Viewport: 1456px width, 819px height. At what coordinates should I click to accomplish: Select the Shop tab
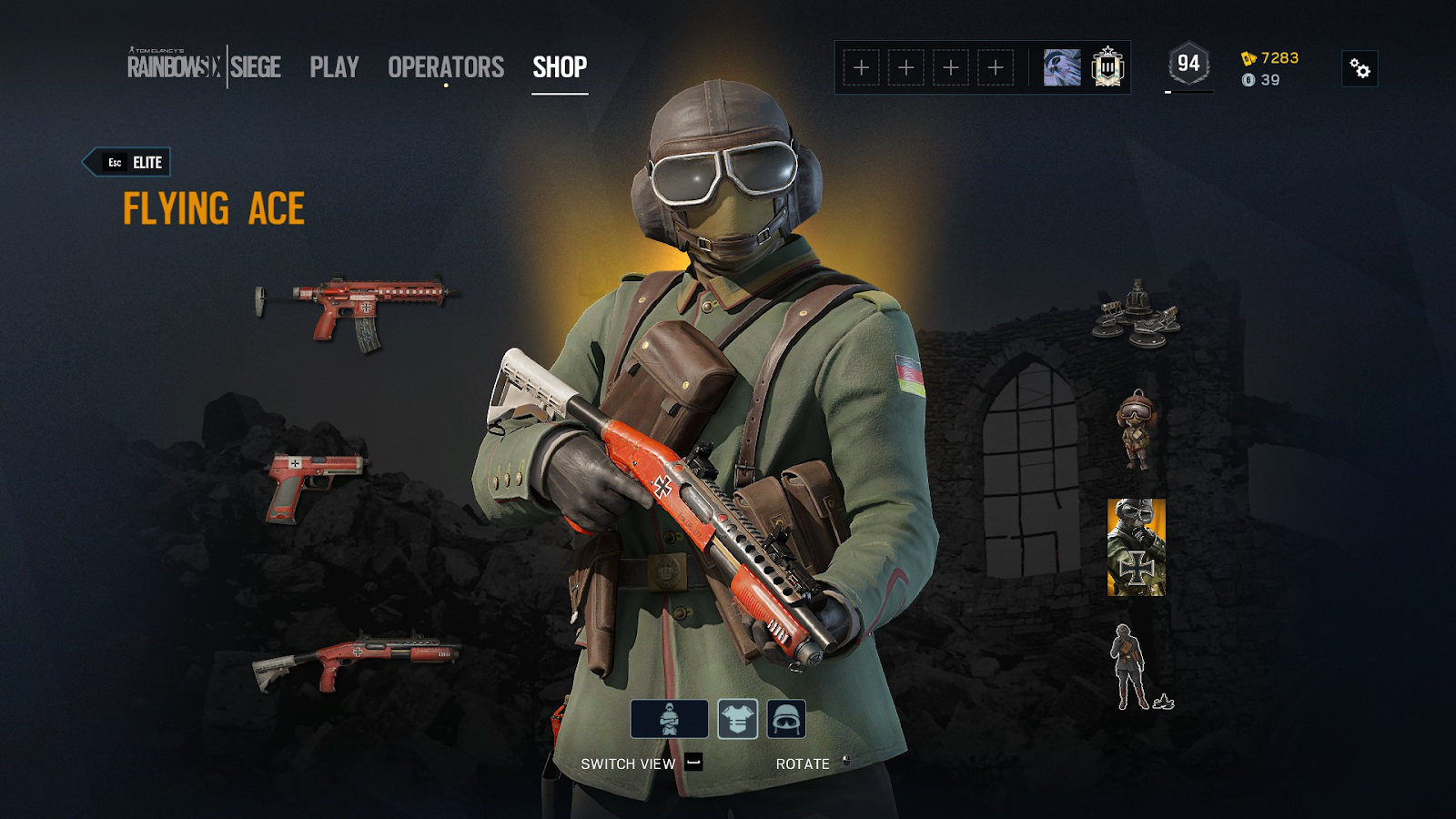click(560, 67)
